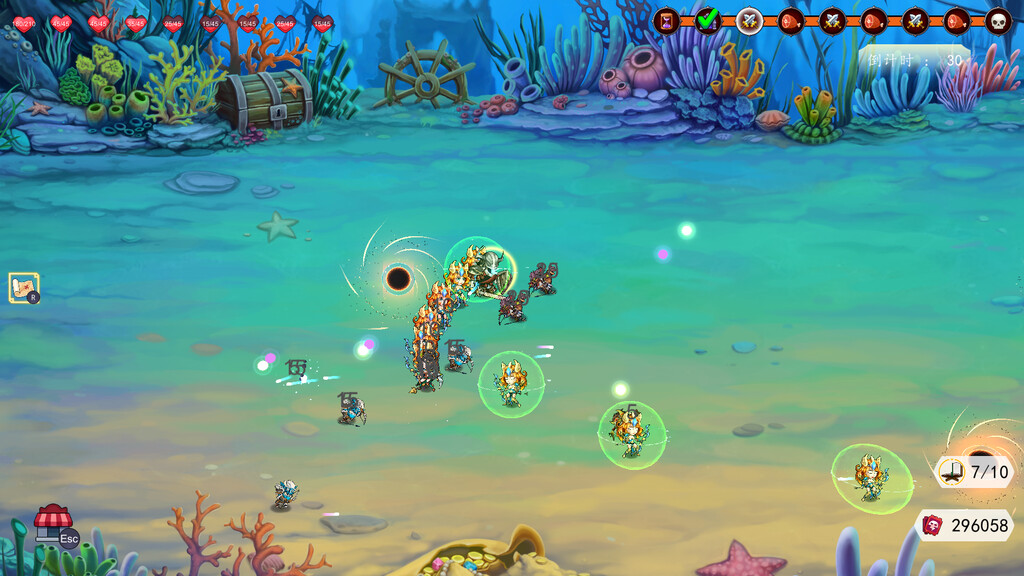Open the treasure map scroll icon

[x=23, y=288]
